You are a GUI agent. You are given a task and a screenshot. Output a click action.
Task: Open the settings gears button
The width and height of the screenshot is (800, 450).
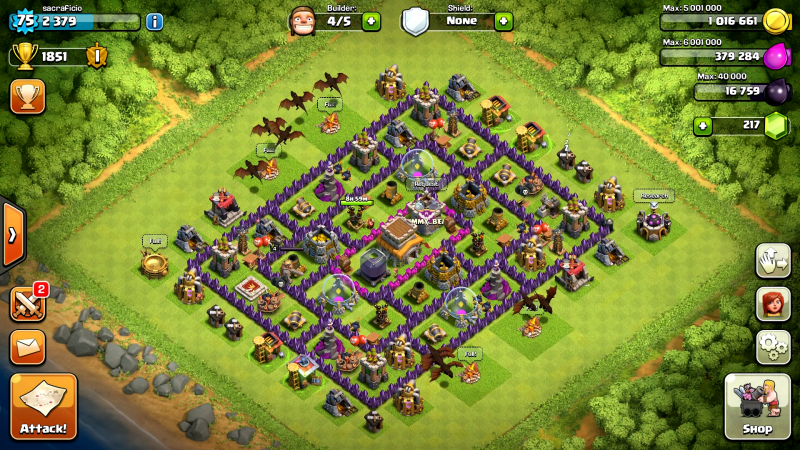coord(773,347)
